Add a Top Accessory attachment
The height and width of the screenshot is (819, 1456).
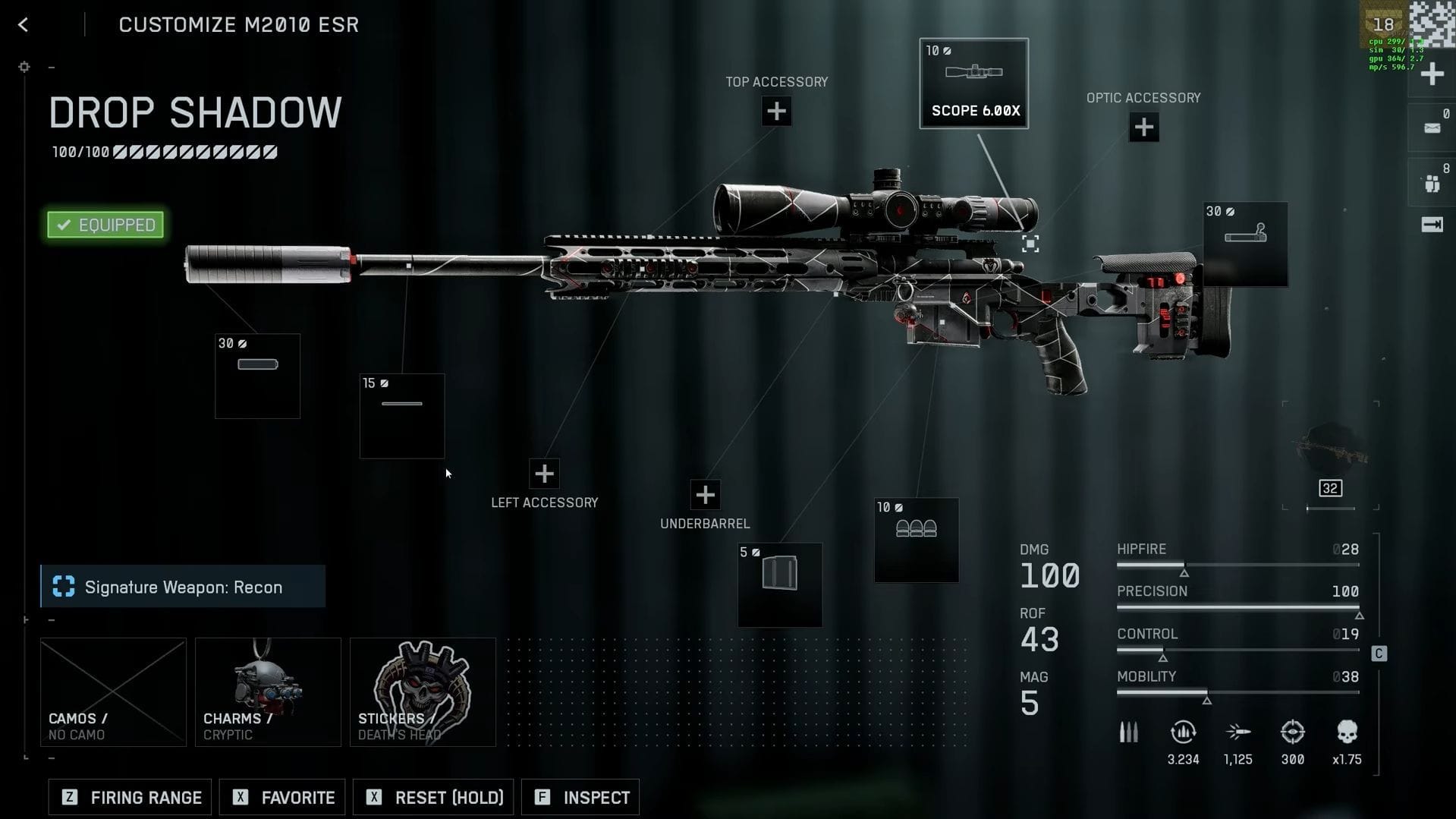[776, 112]
